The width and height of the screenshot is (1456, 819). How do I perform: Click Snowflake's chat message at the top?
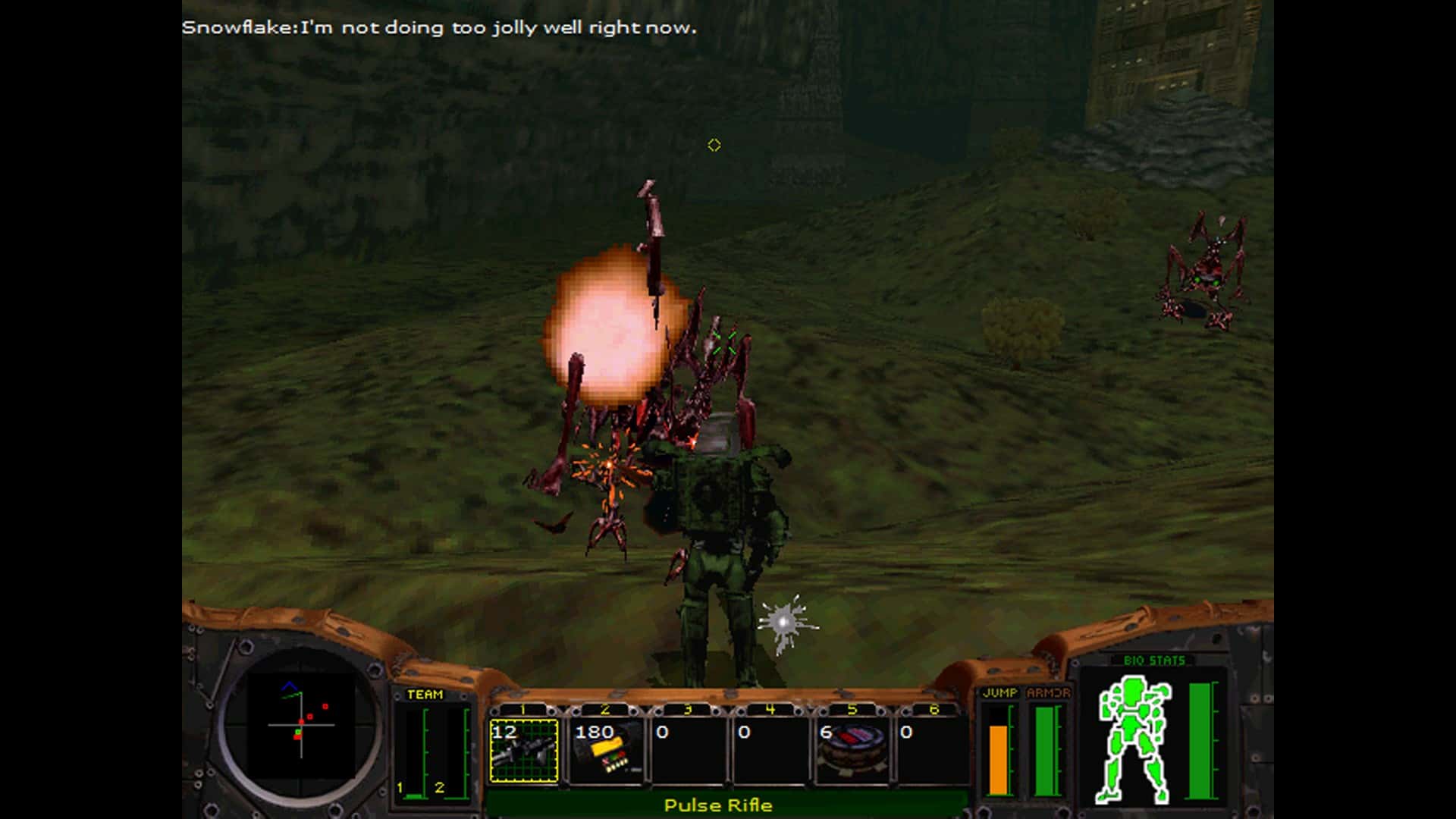coord(440,29)
